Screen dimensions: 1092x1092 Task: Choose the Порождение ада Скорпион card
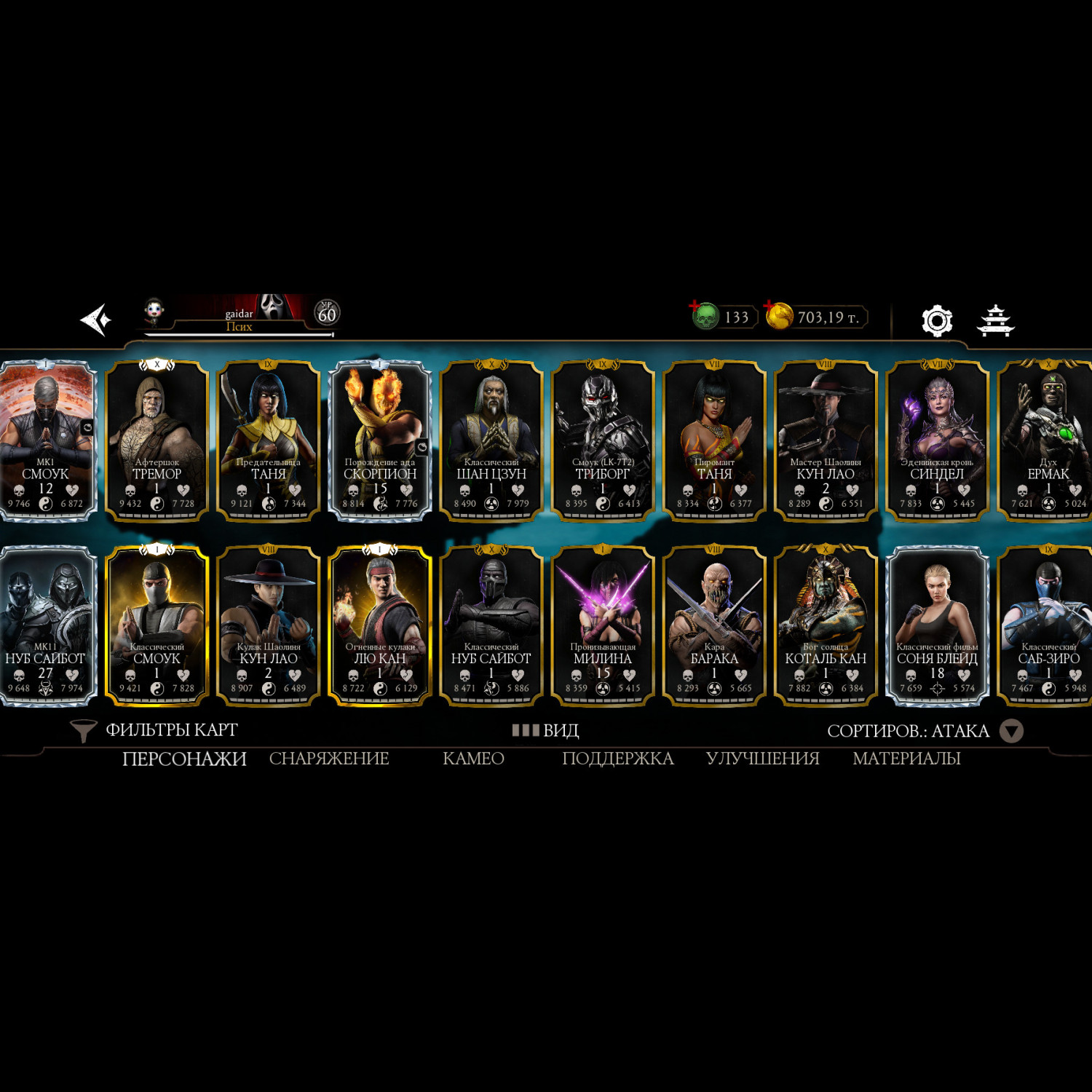[380, 440]
